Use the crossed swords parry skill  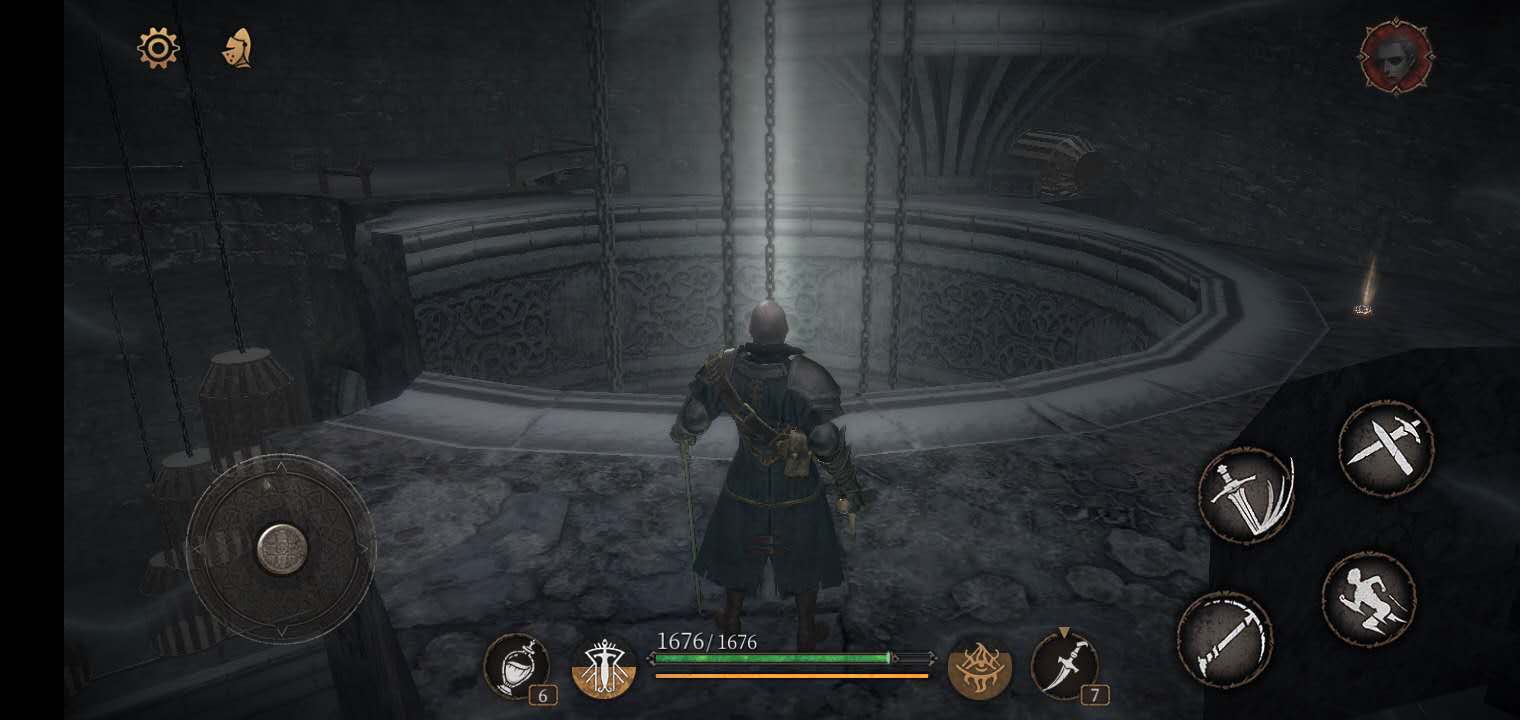[x=1385, y=448]
